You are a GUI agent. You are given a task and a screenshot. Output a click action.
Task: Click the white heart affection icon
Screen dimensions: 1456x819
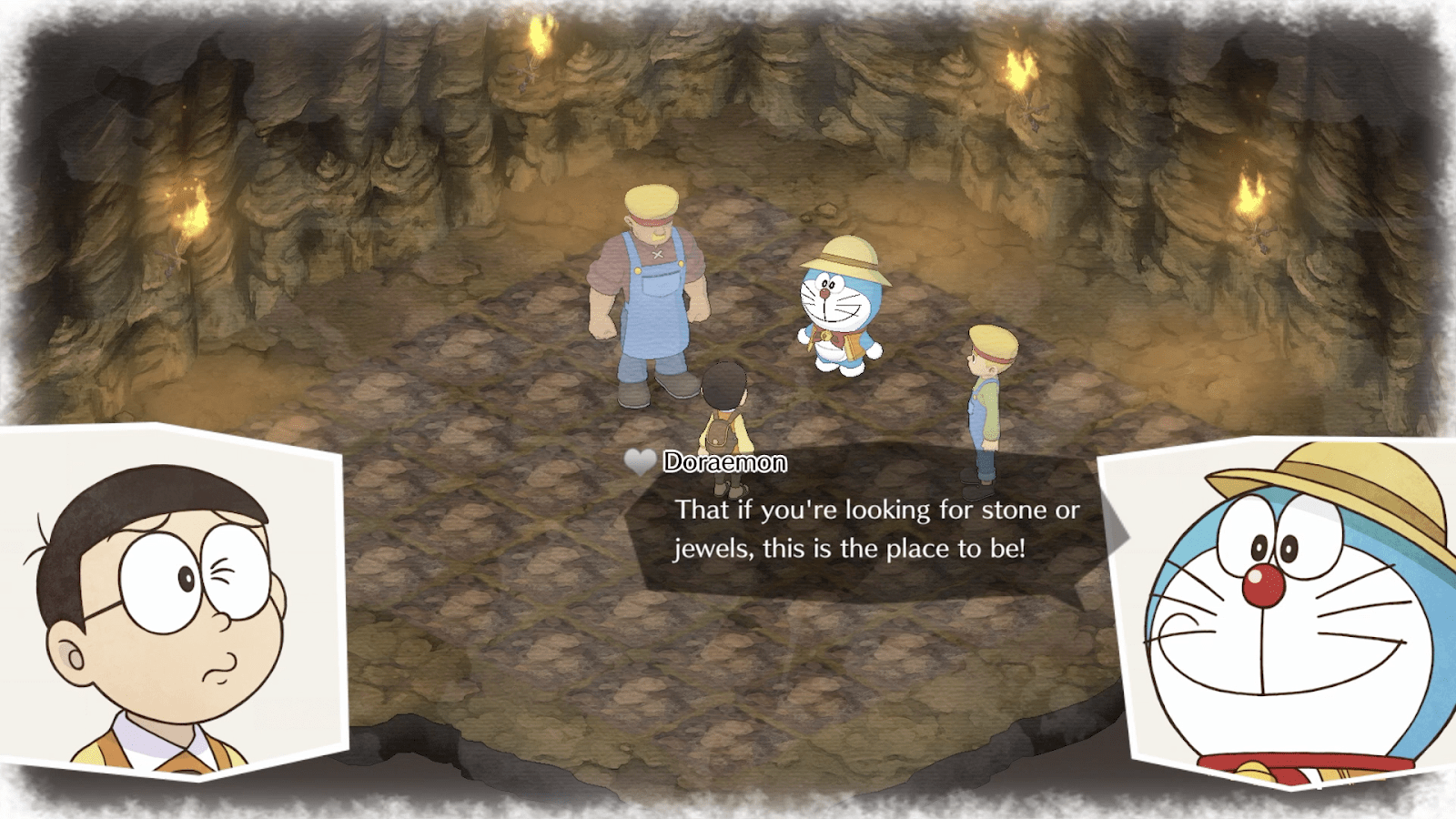(640, 462)
